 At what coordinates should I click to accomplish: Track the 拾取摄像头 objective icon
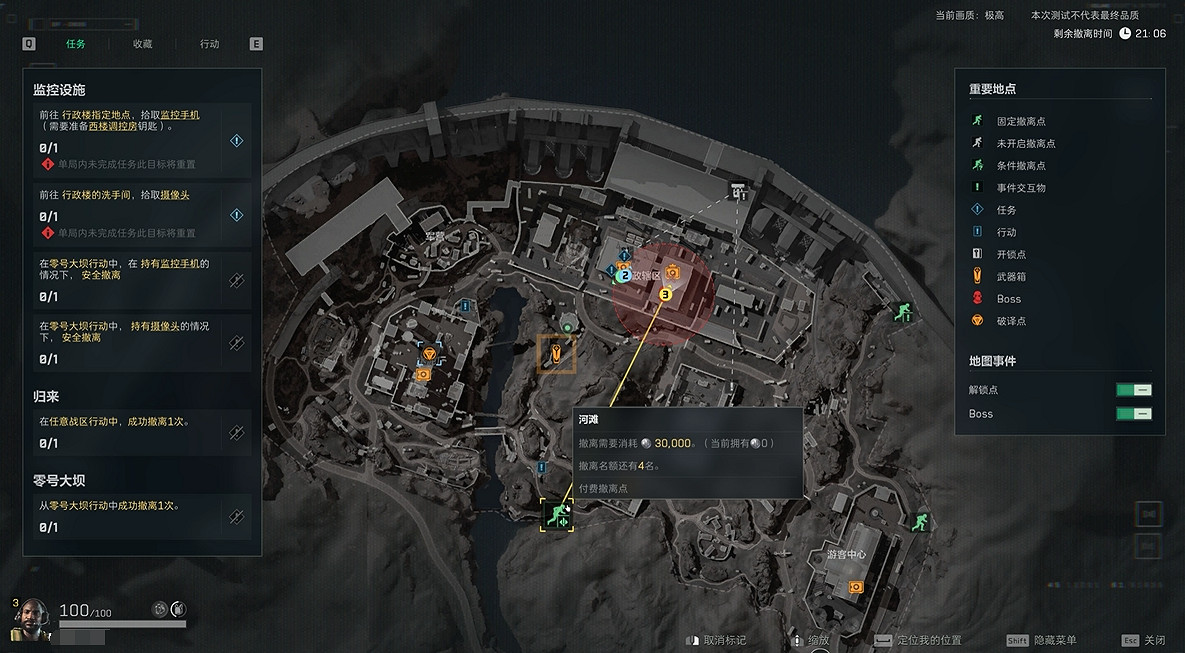tap(237, 214)
